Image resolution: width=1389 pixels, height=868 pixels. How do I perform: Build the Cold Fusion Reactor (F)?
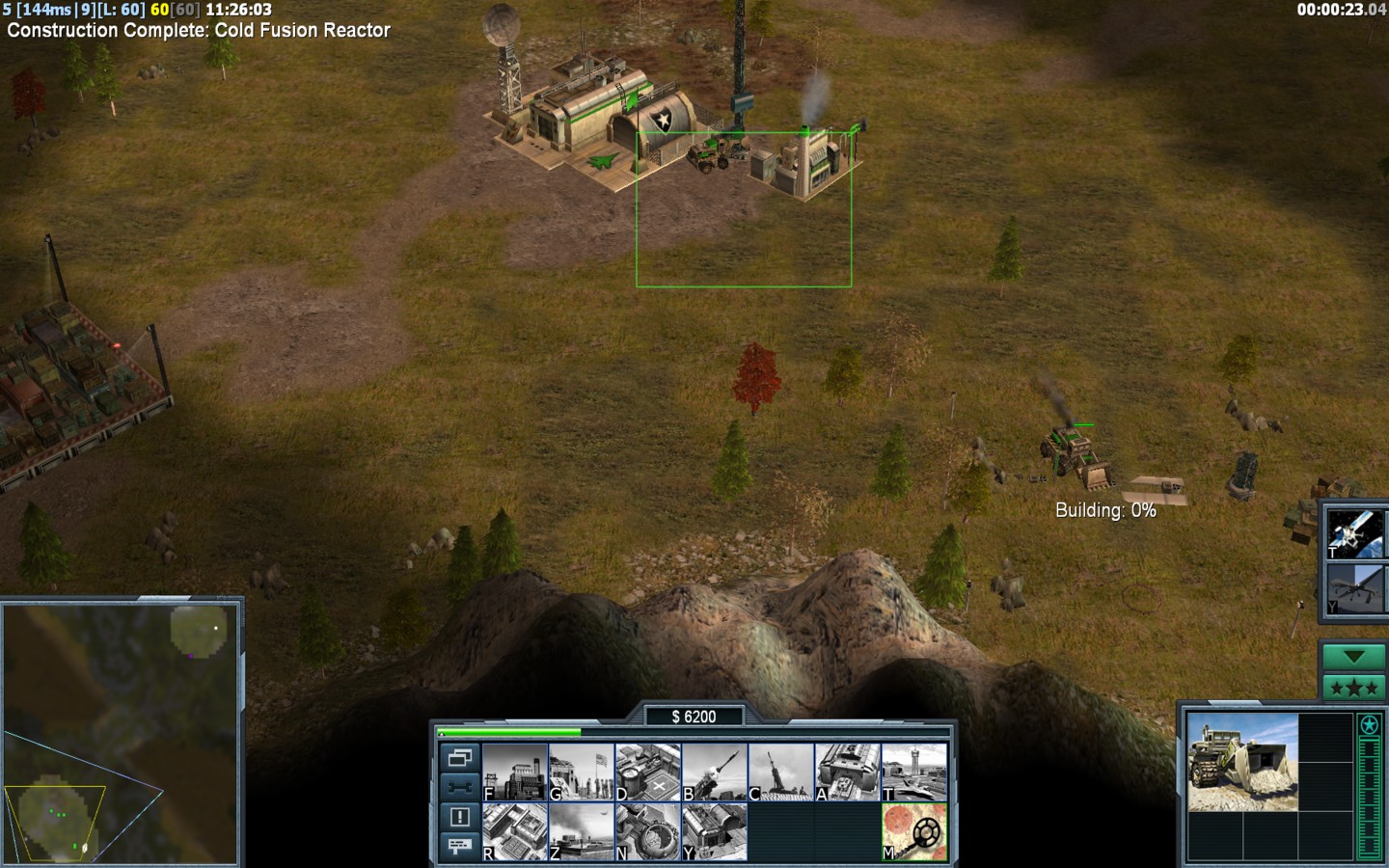click(x=515, y=772)
